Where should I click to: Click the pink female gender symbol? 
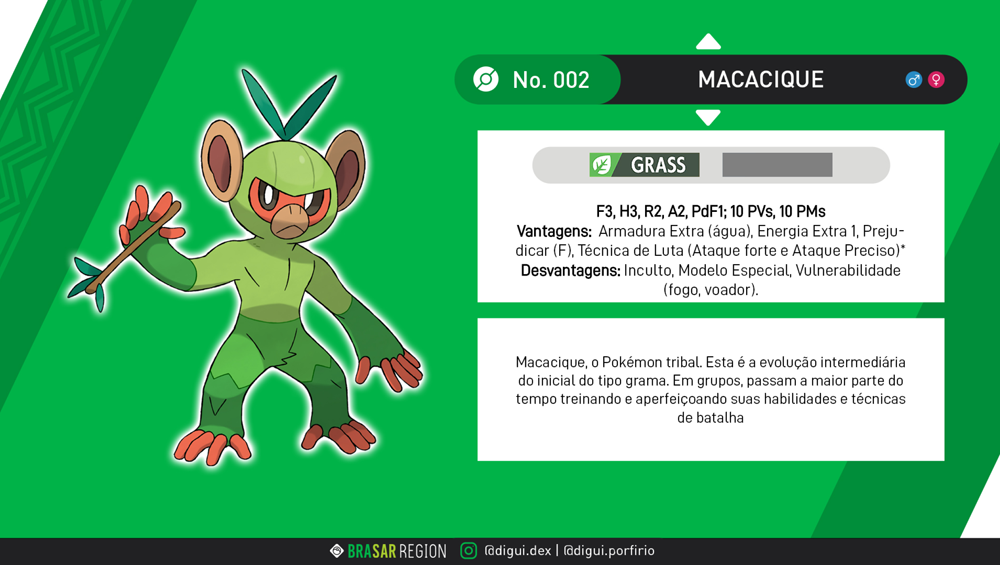(x=936, y=80)
